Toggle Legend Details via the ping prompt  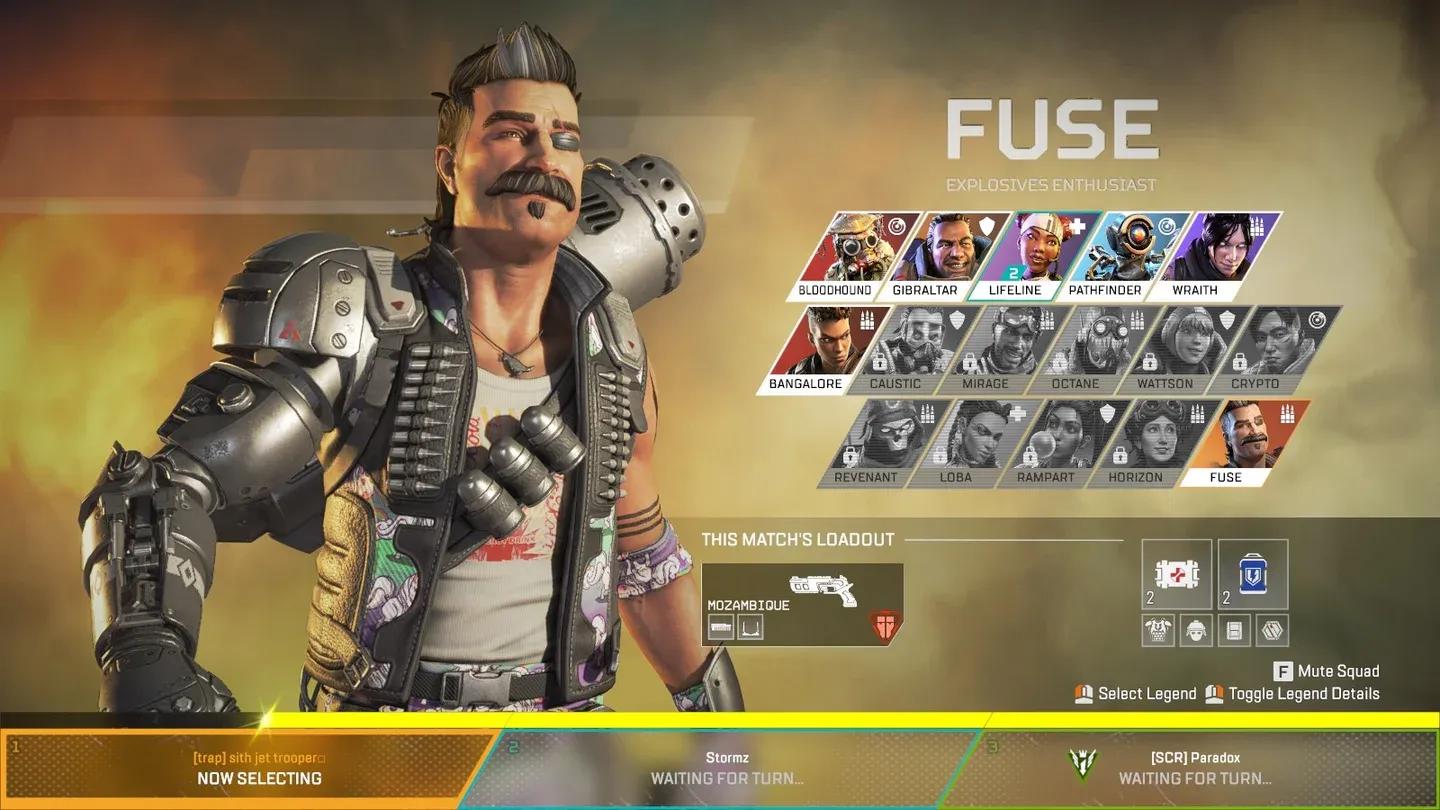click(1296, 693)
